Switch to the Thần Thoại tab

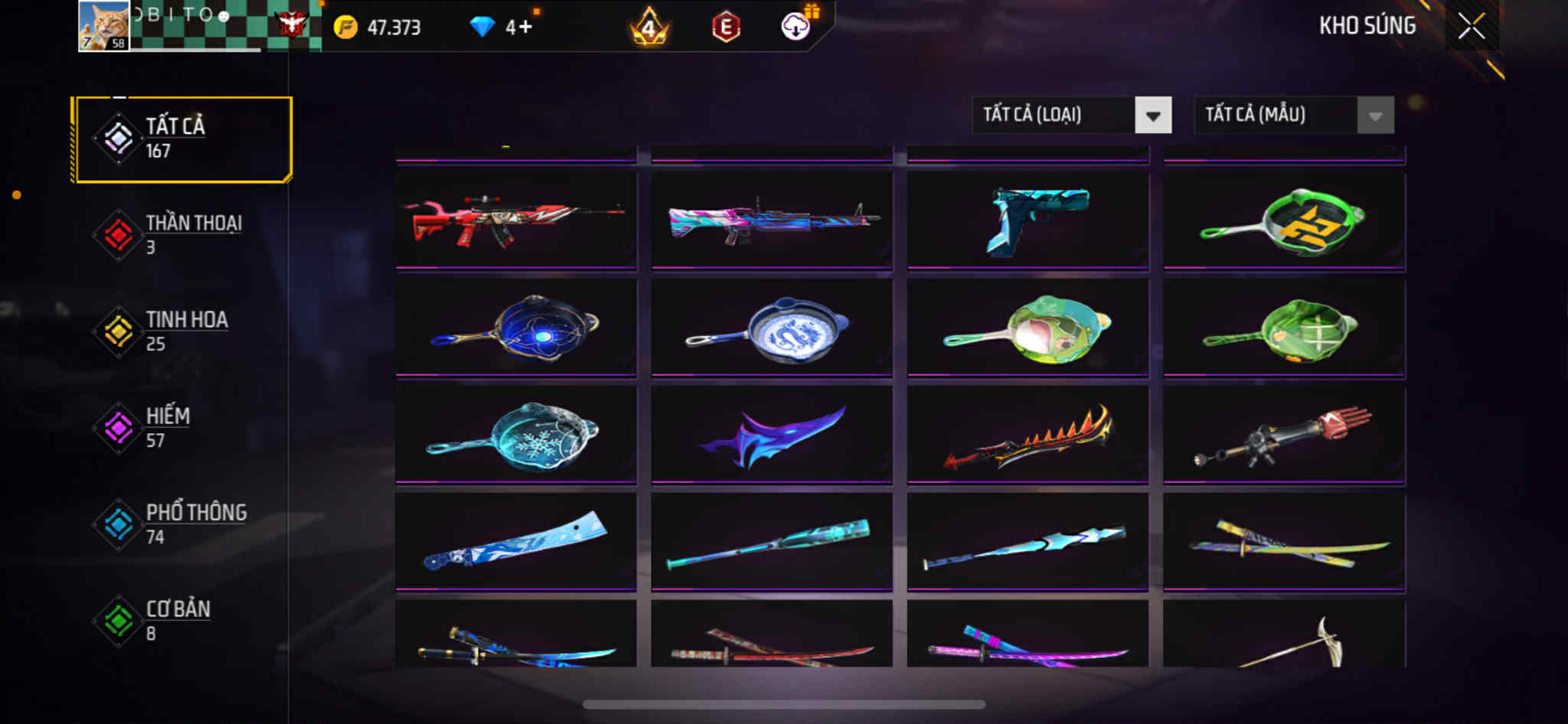pyautogui.click(x=182, y=235)
